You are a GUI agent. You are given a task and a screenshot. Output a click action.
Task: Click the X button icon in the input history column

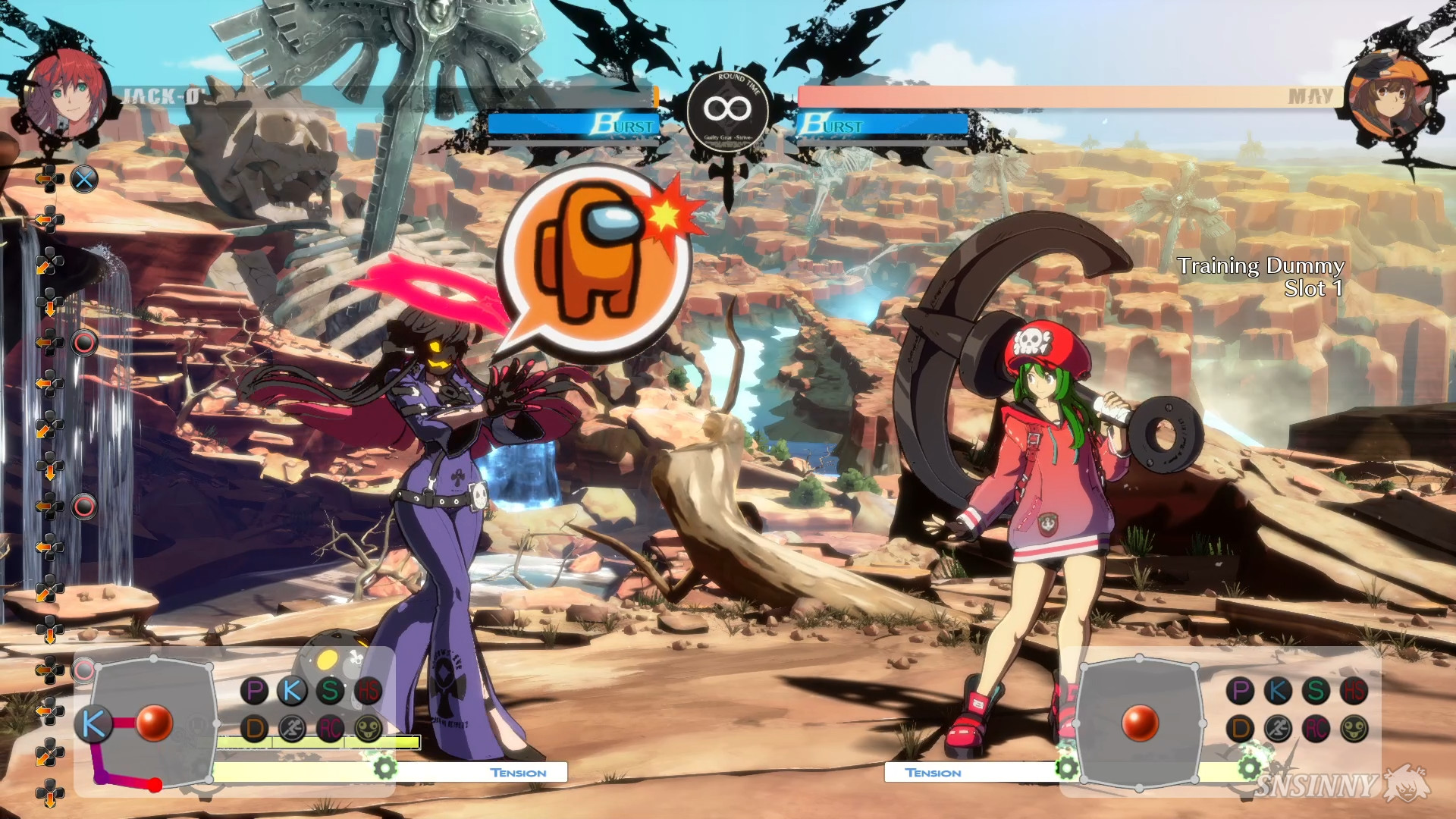(x=86, y=179)
